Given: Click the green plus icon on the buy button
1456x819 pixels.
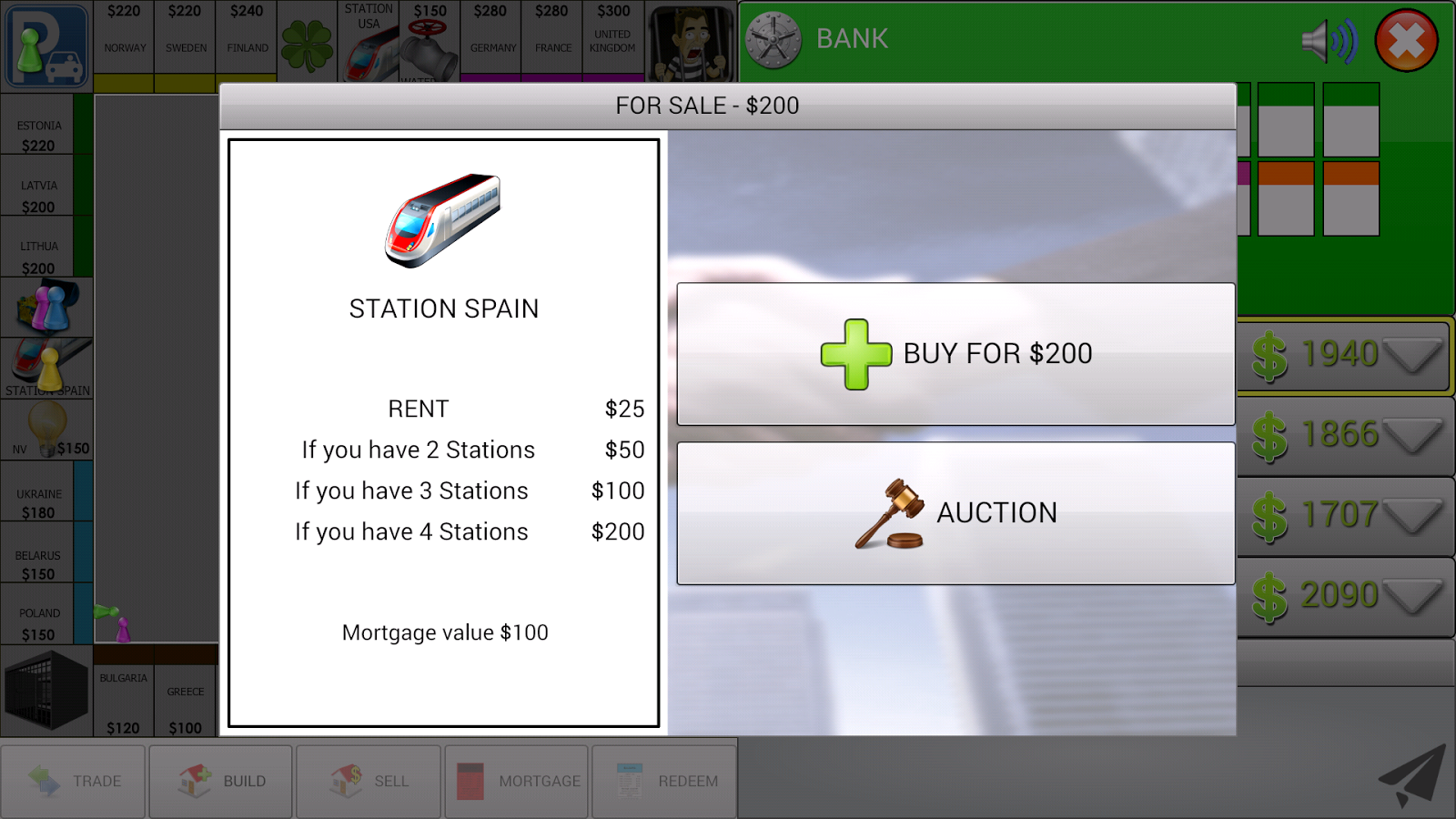Looking at the screenshot, I should (855, 353).
